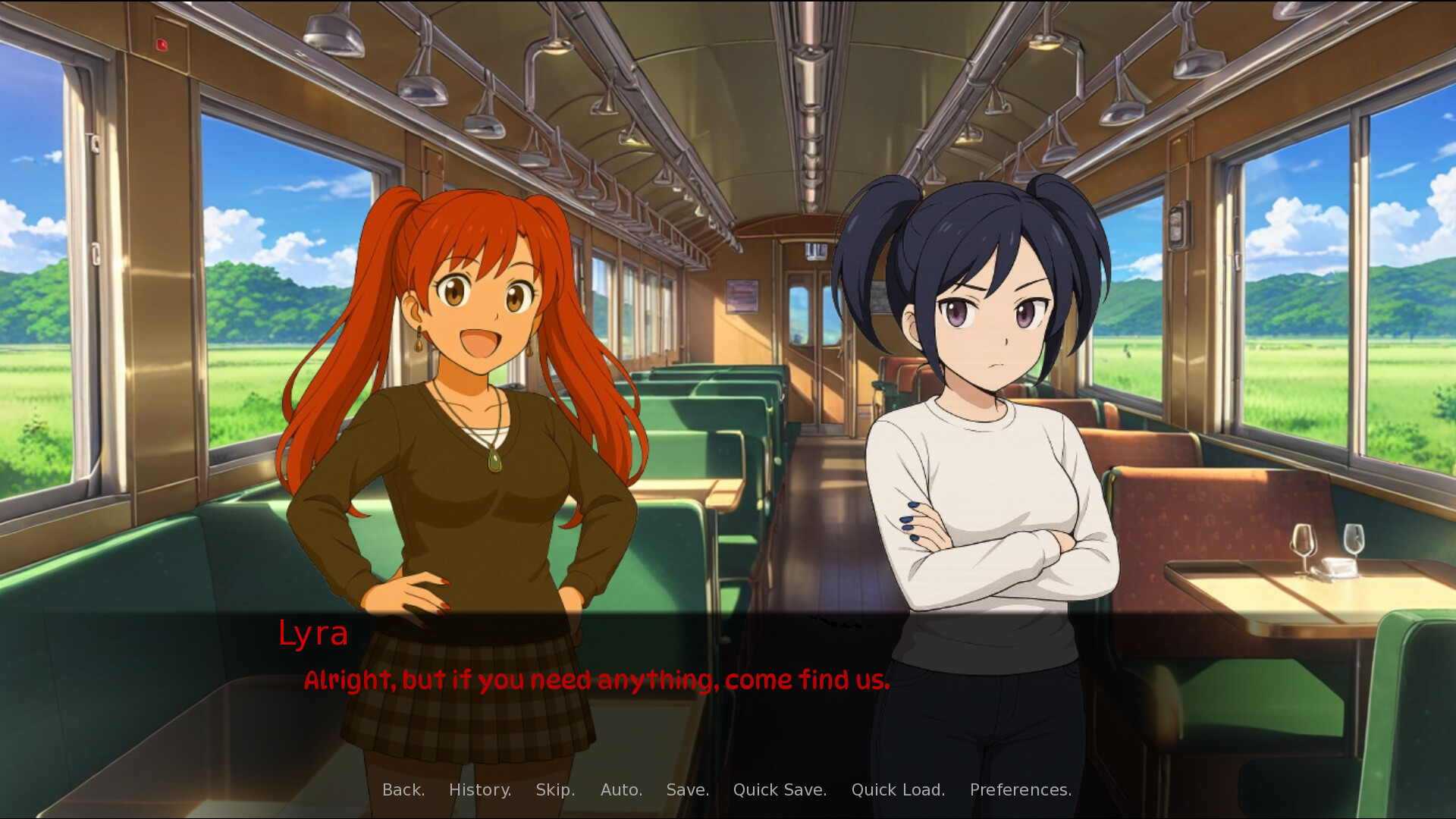Enable Auto-forward mode
The height and width of the screenshot is (819, 1456).
[621, 789]
